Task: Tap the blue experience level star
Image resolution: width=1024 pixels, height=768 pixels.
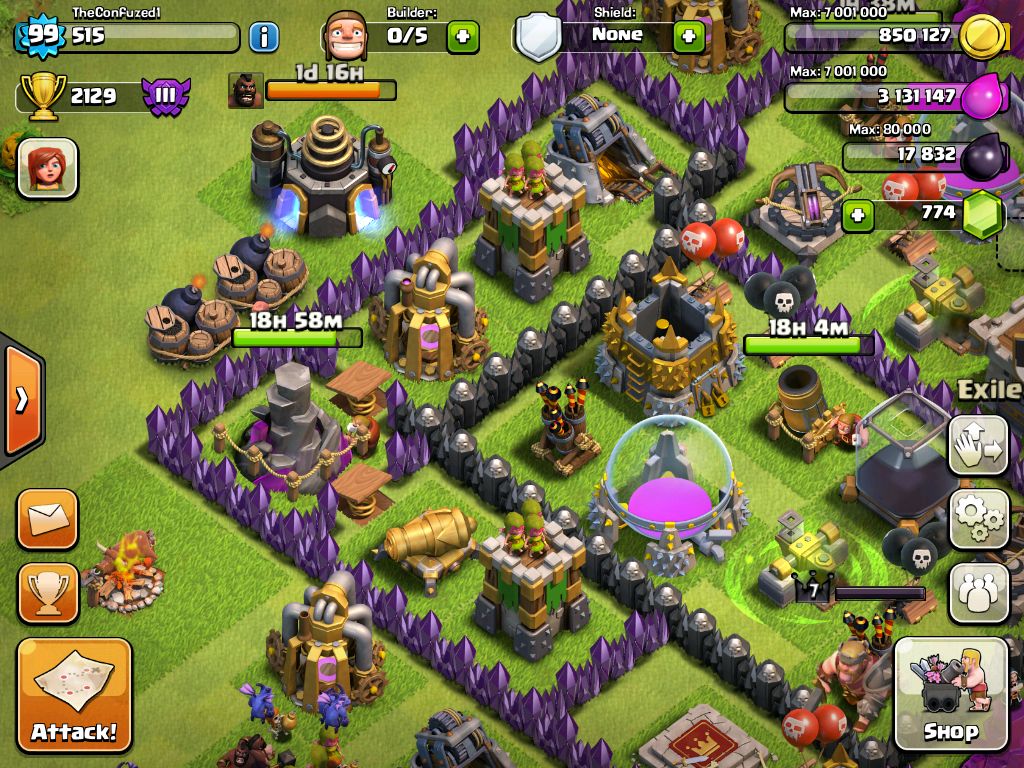Action: coord(42,36)
